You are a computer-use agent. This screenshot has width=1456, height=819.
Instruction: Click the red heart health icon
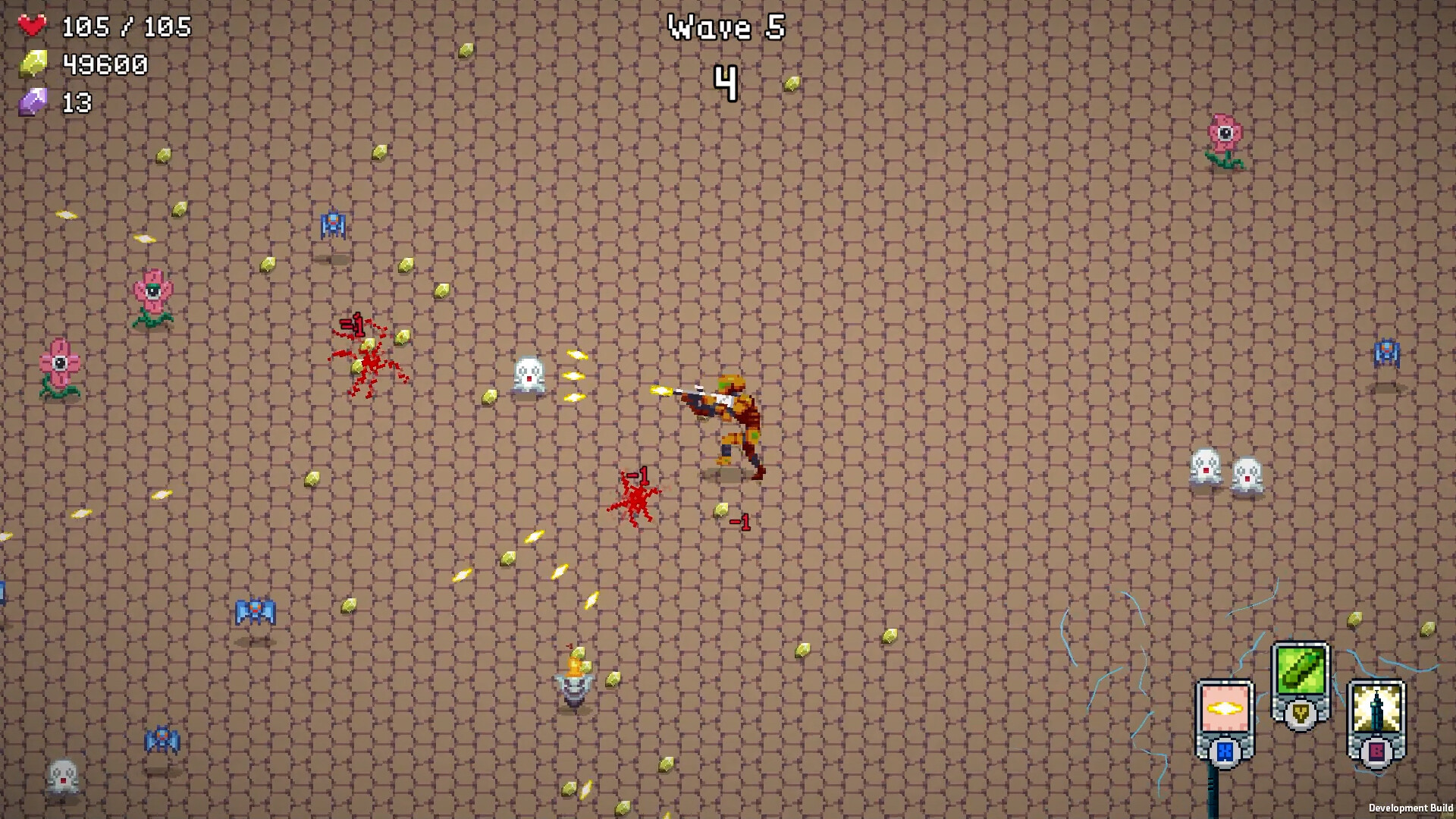coord(32,24)
